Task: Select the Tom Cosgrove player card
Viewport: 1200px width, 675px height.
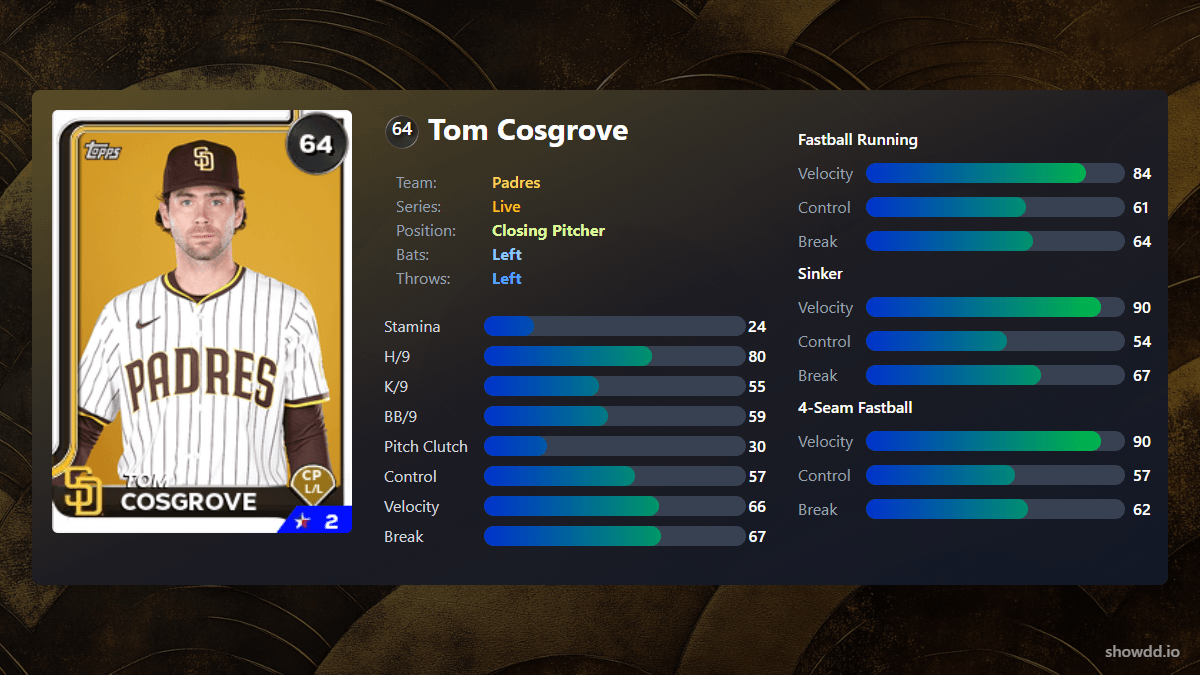Action: coord(202,321)
